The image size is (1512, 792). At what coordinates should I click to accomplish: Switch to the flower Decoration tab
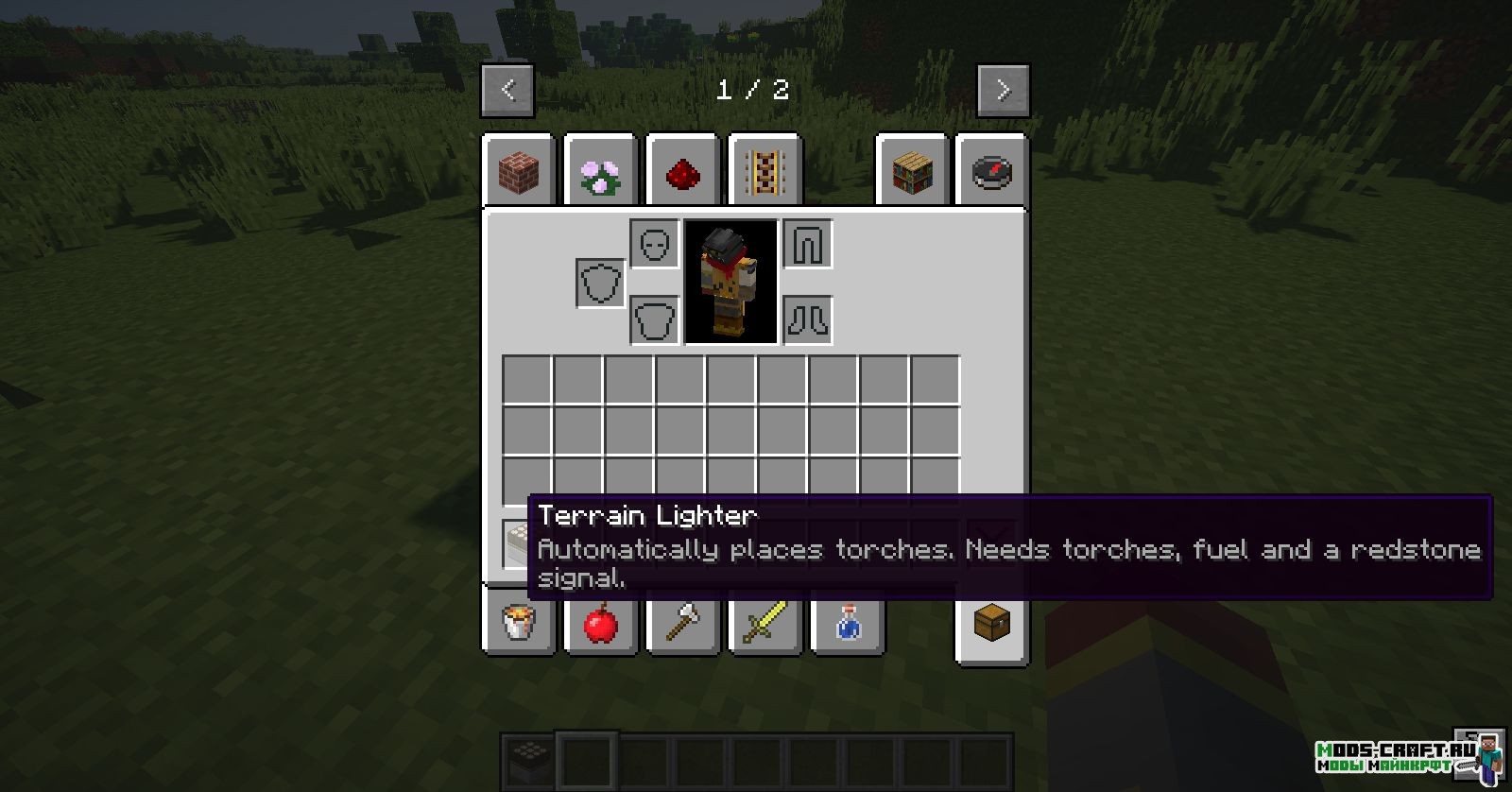click(x=600, y=172)
